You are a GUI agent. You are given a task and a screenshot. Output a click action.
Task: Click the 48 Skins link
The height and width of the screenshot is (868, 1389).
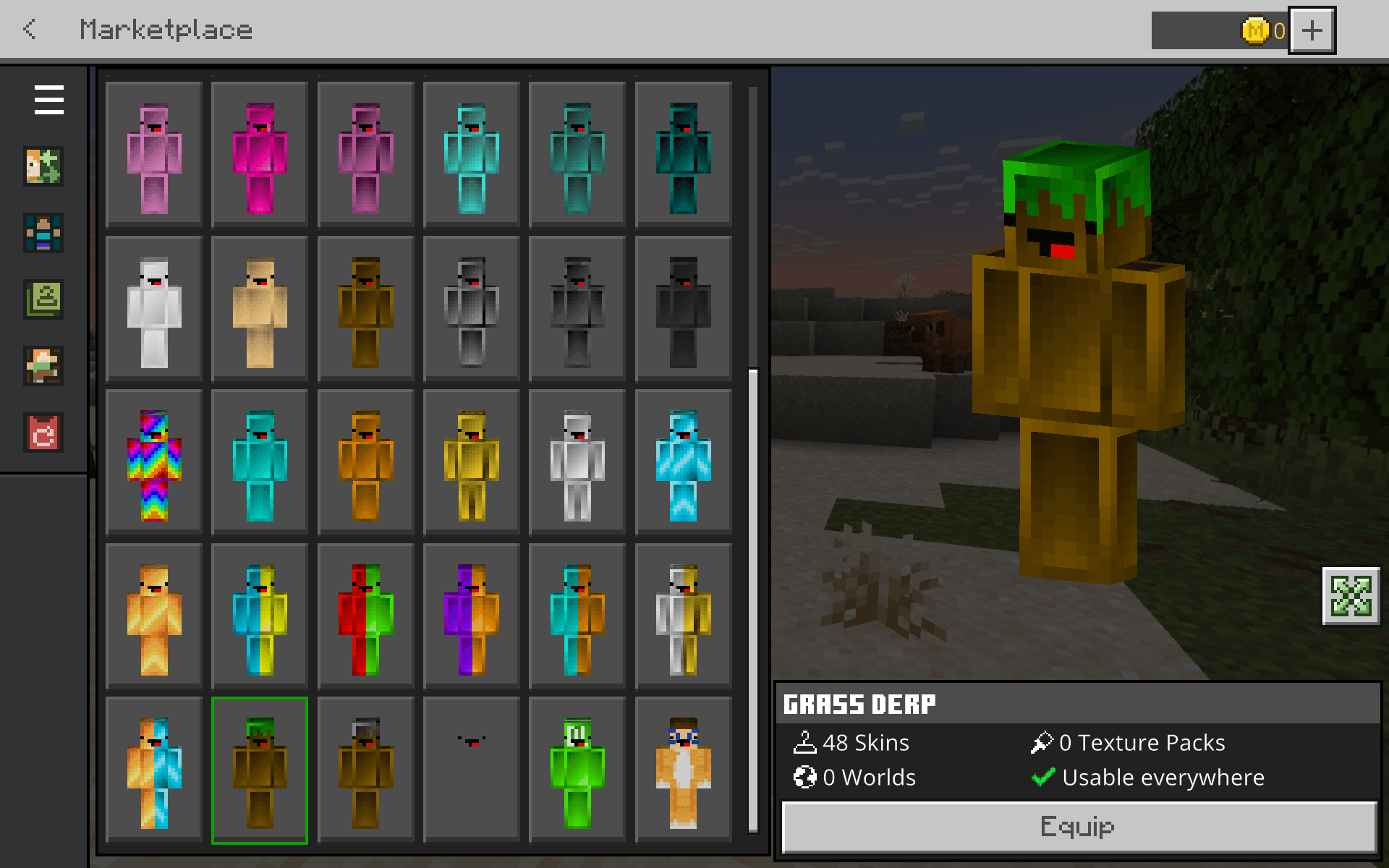tap(867, 742)
